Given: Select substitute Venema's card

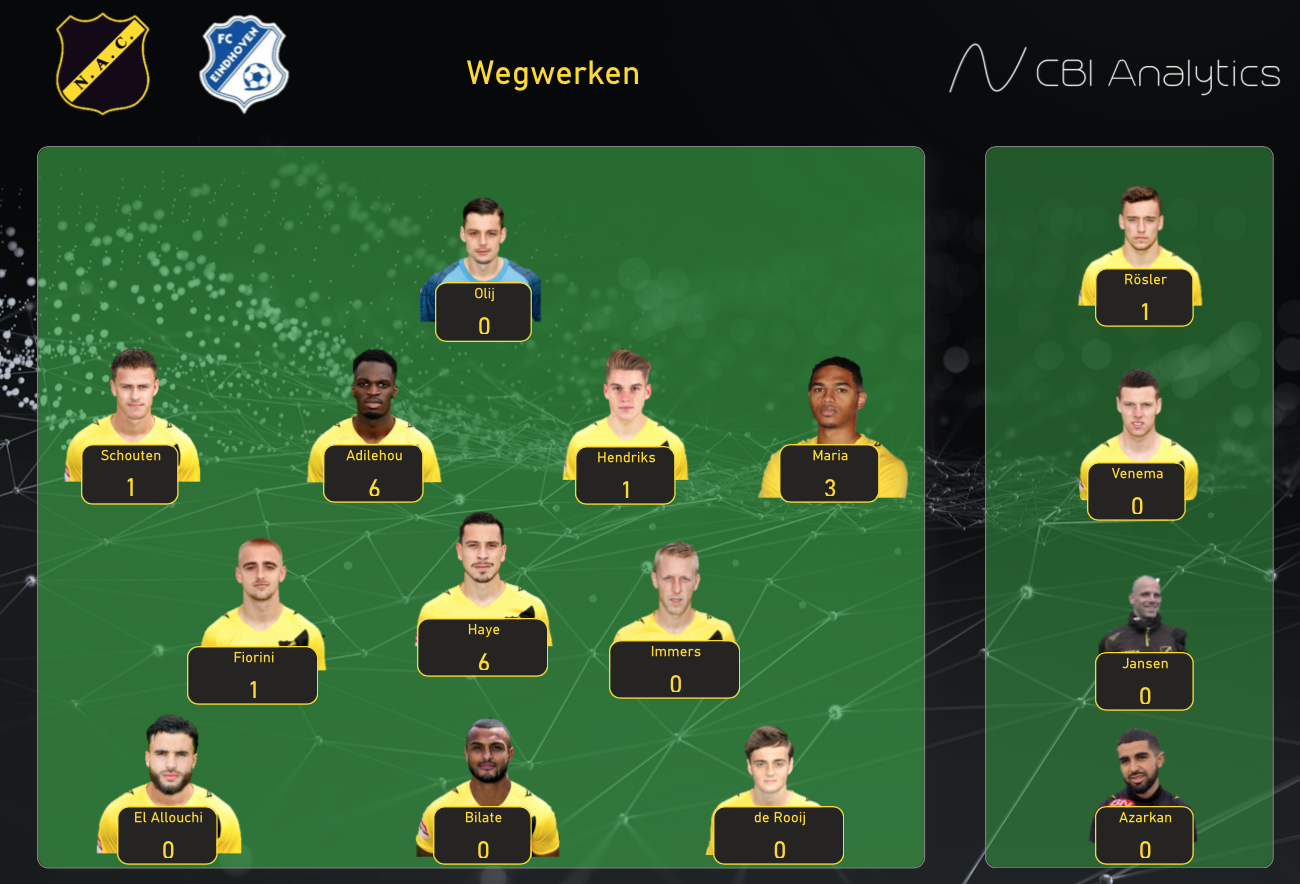Looking at the screenshot, I should pos(1137,492).
